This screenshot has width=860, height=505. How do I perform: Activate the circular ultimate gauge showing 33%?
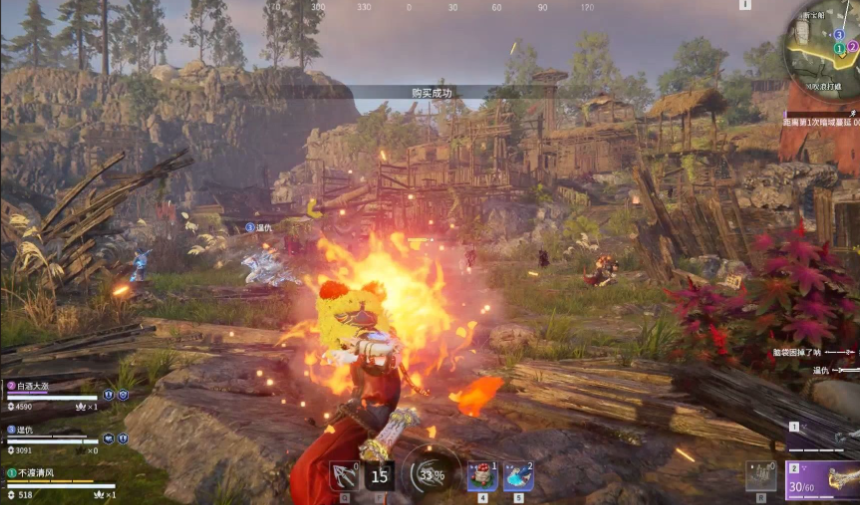(429, 474)
